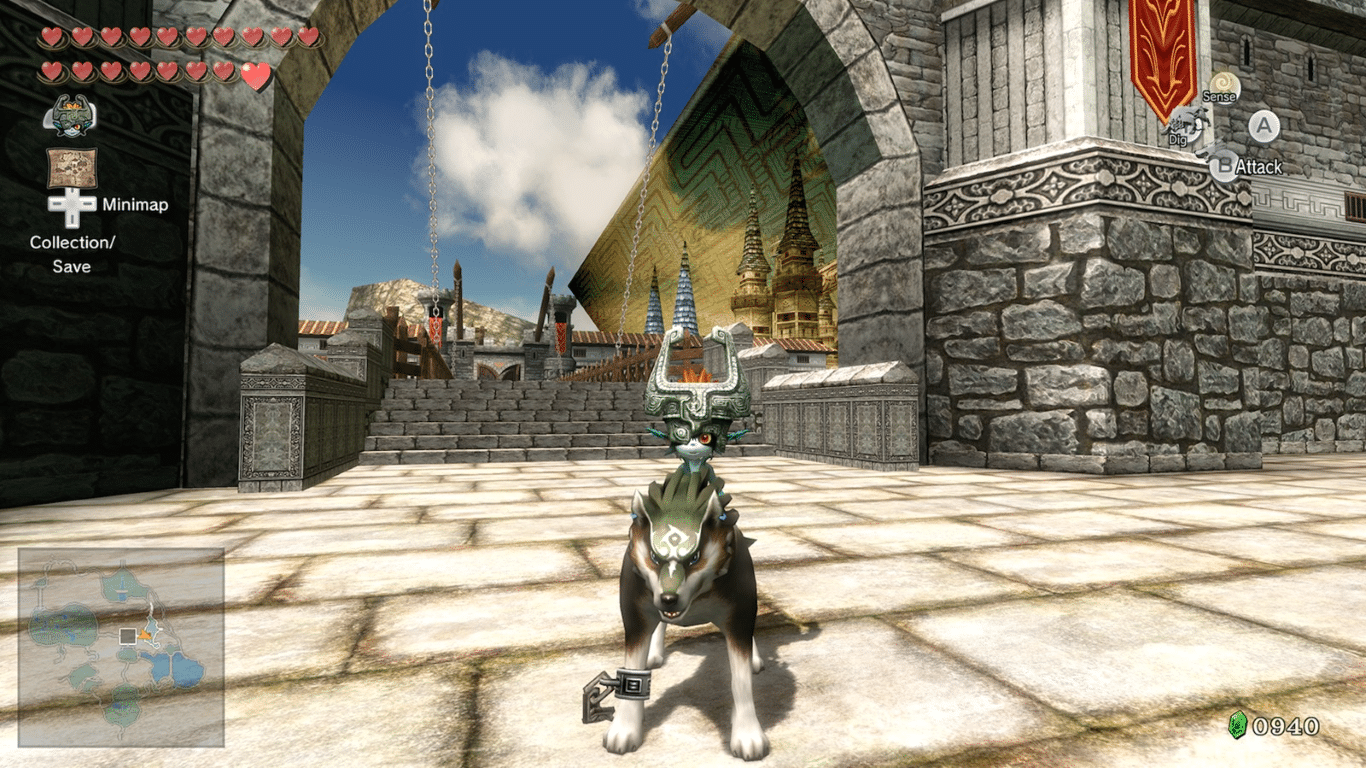Toggle the Minimap with the D-pad right
1366x768 pixels.
86,205
